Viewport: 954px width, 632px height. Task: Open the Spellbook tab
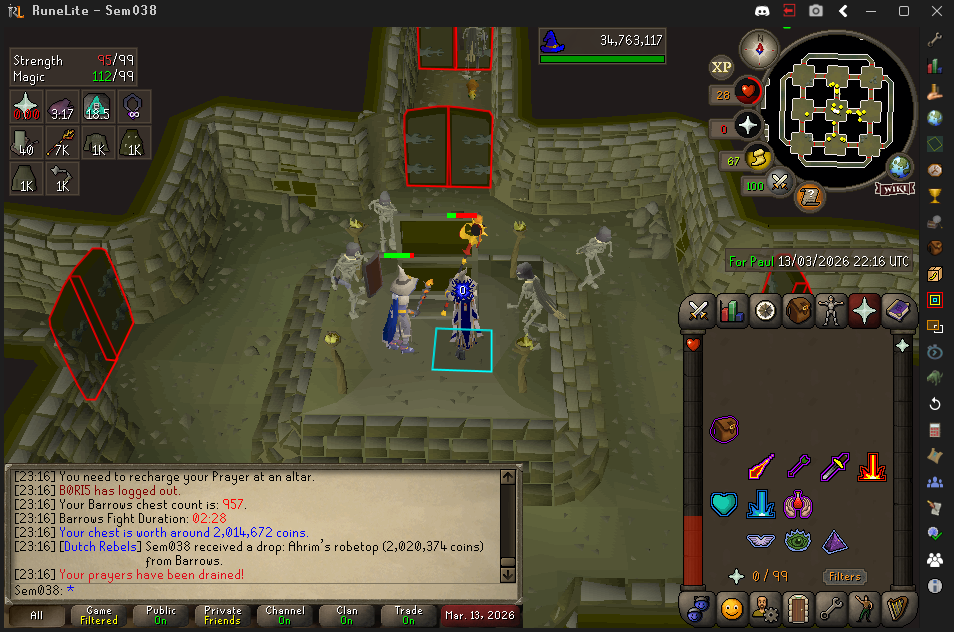897,311
